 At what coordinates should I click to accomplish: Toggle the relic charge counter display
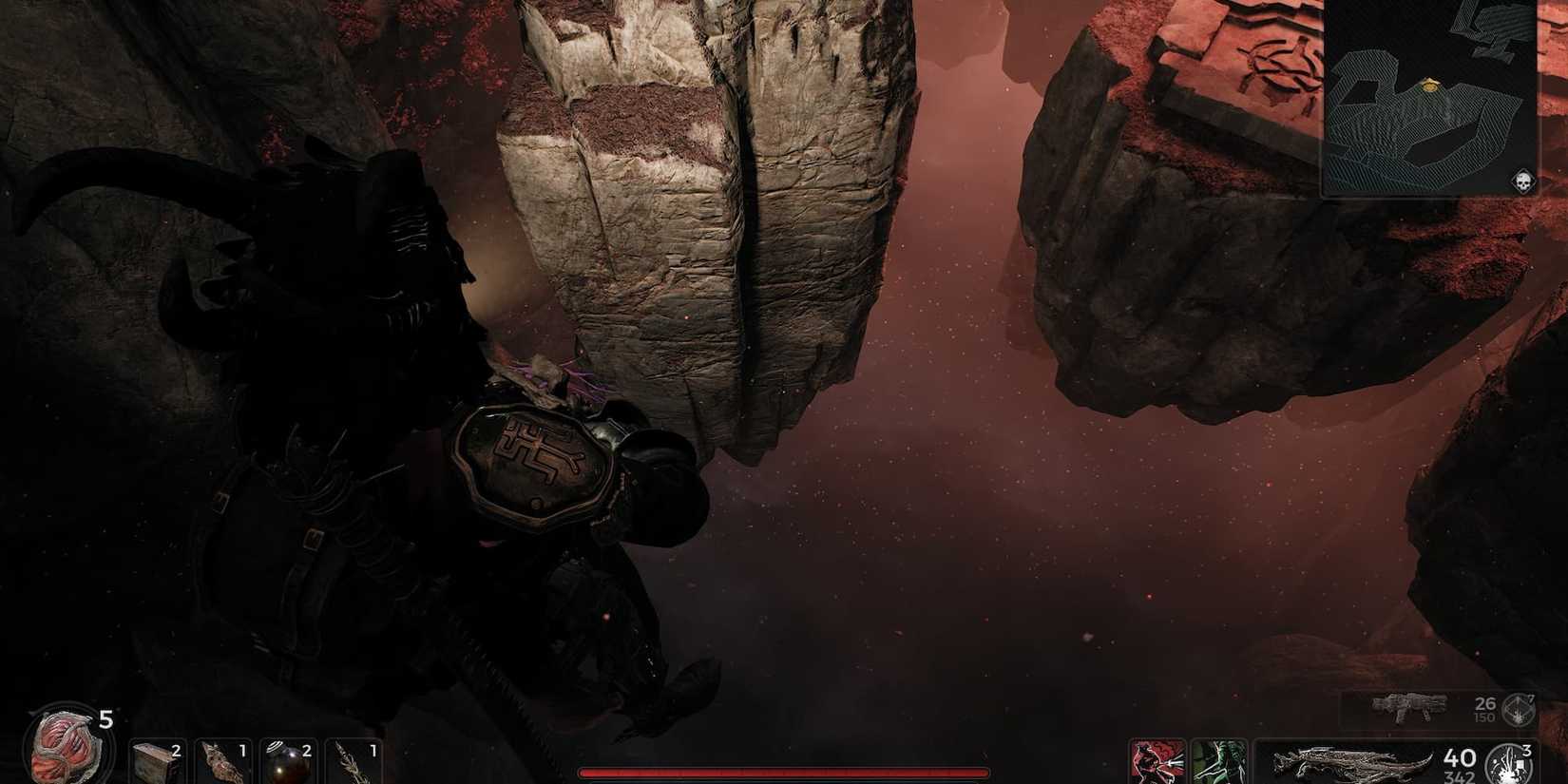[x=105, y=719]
